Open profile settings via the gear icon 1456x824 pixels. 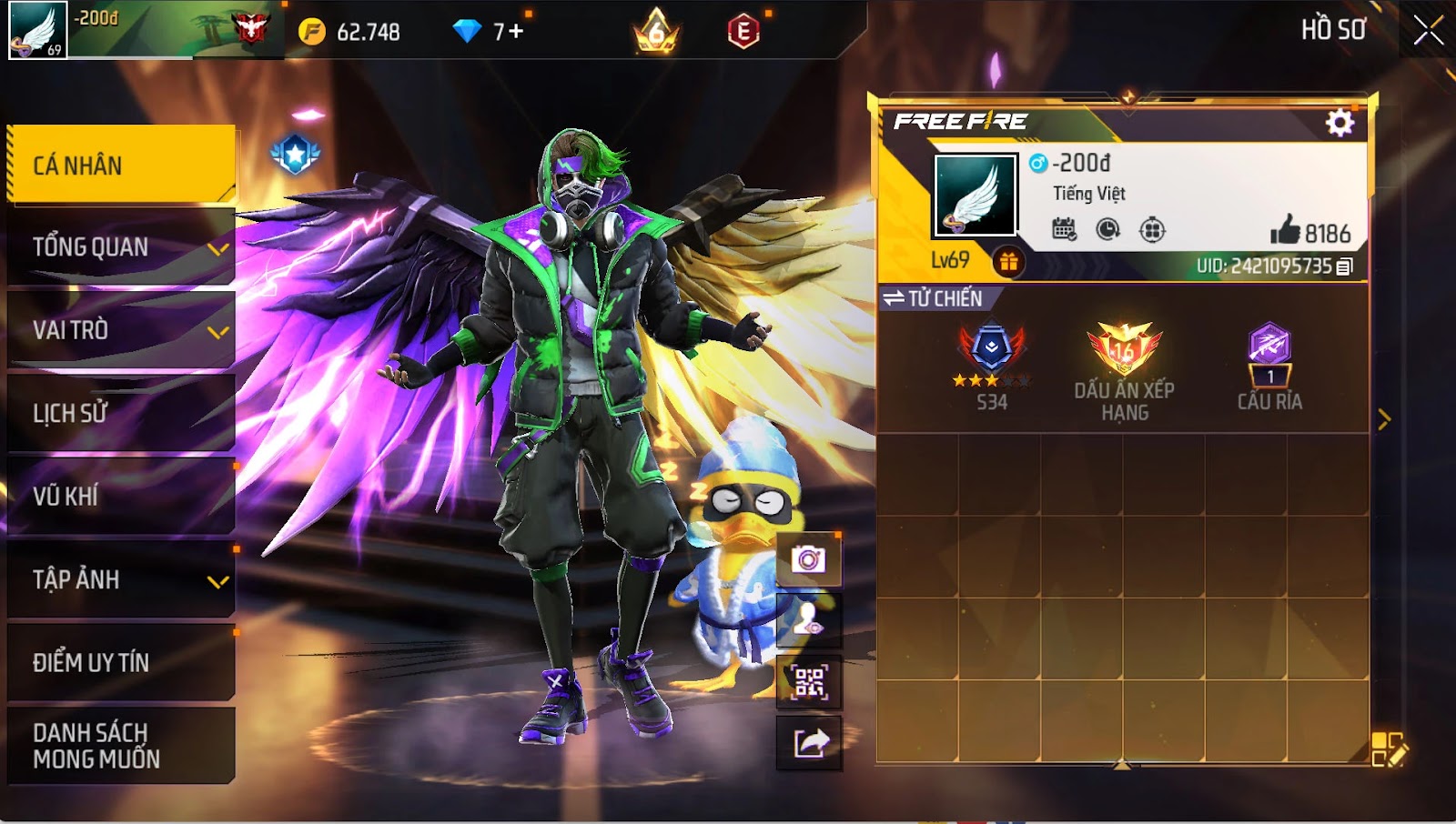point(1340,123)
